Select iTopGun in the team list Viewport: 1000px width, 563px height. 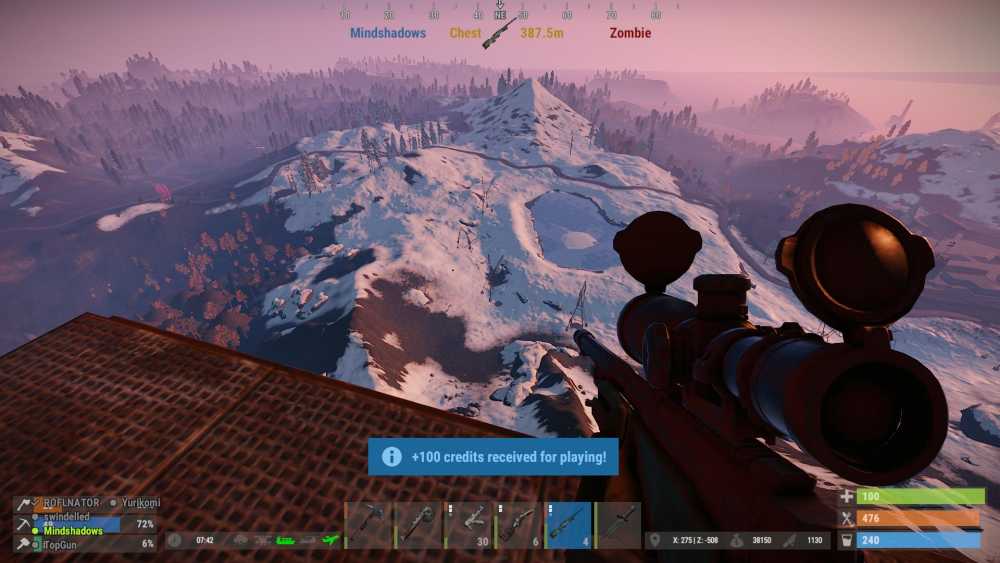[x=65, y=544]
